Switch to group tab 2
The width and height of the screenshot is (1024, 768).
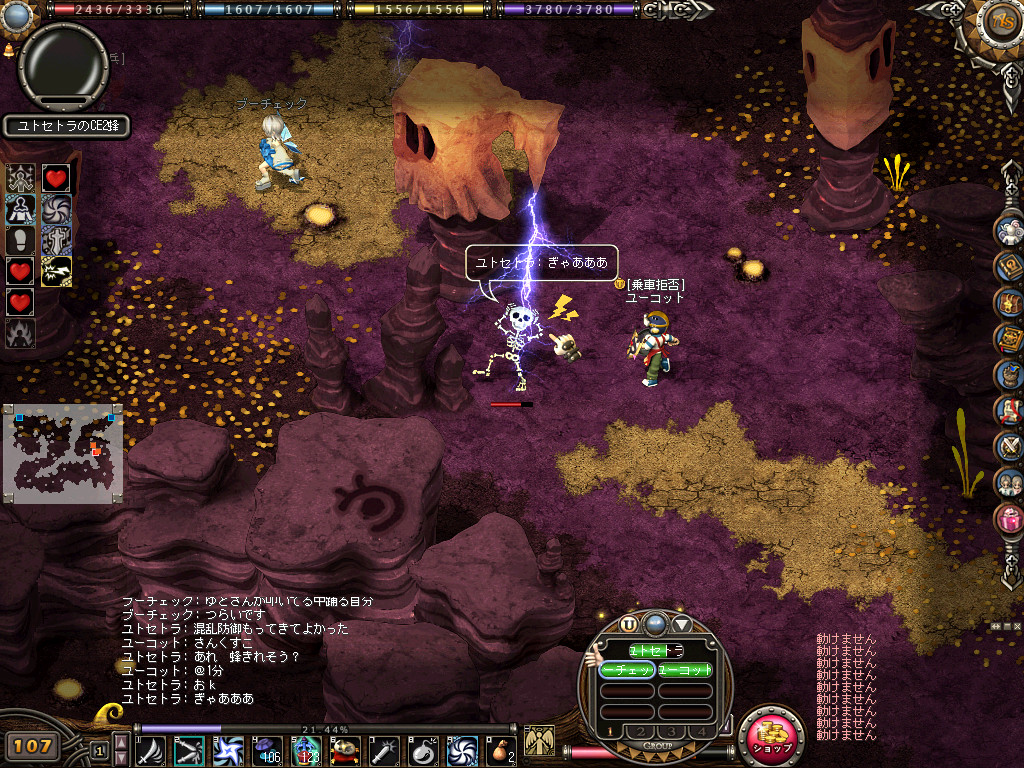640,732
